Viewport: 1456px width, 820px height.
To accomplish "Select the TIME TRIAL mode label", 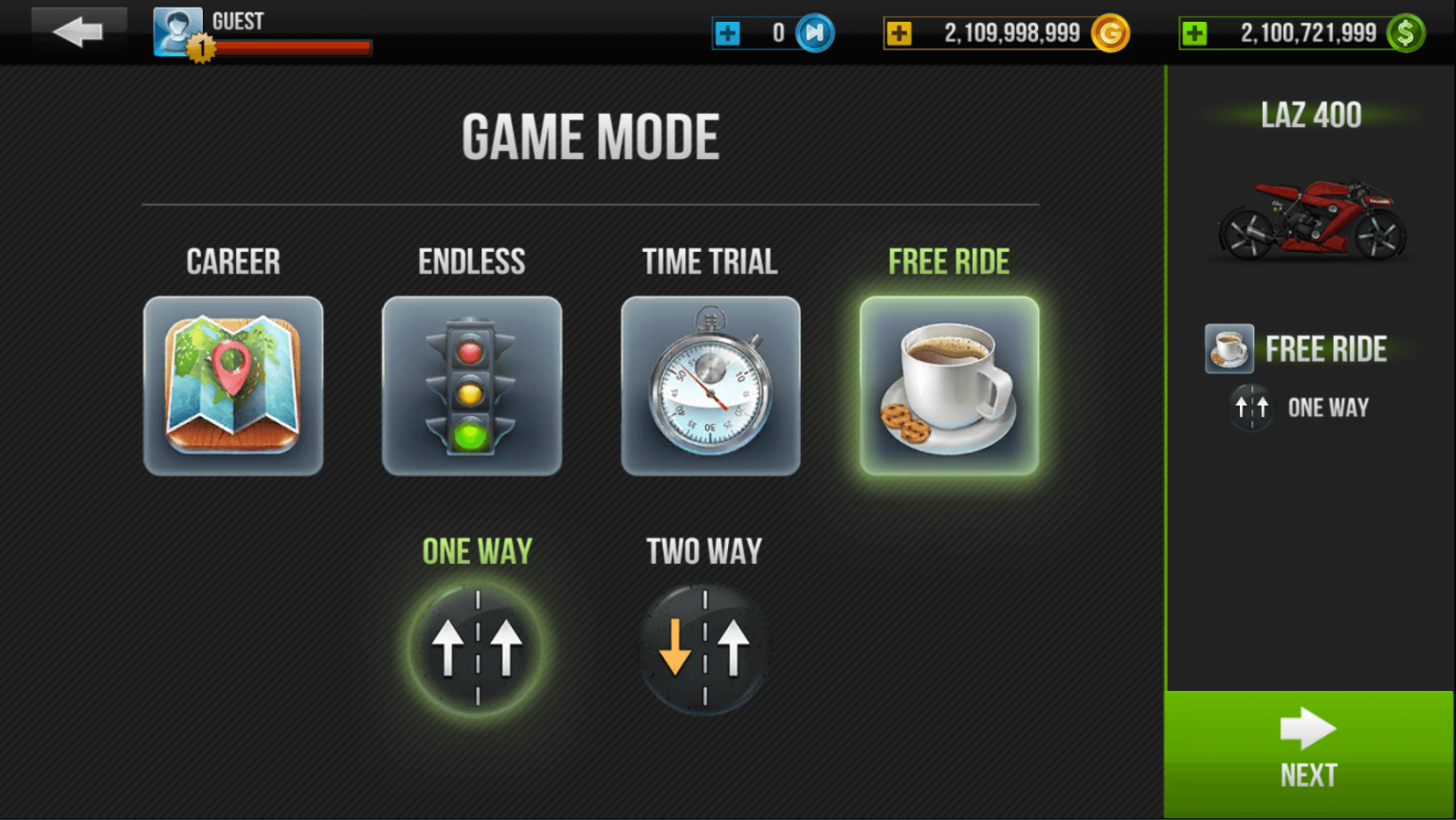I will [710, 261].
